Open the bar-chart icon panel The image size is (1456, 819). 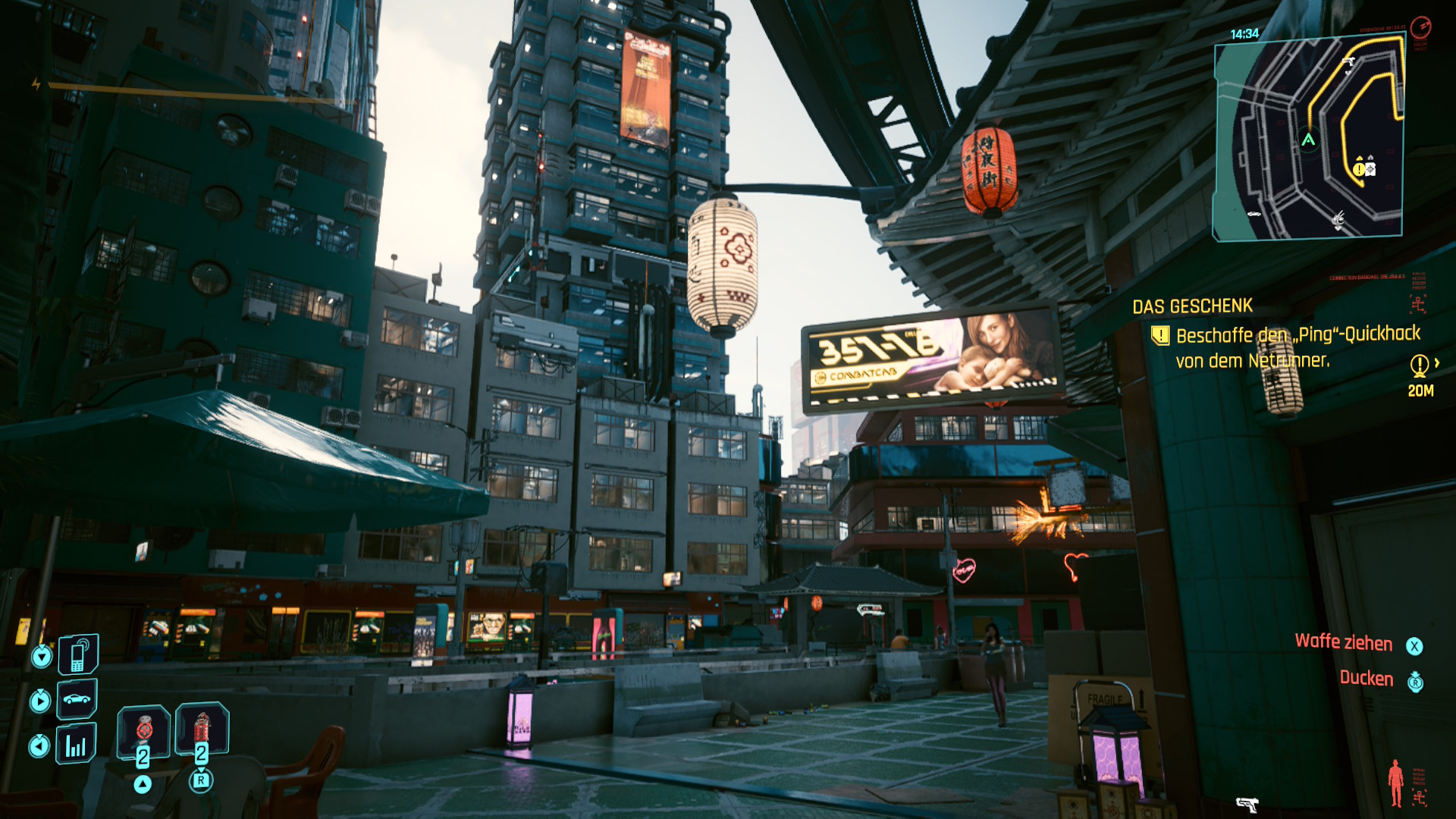(x=76, y=744)
